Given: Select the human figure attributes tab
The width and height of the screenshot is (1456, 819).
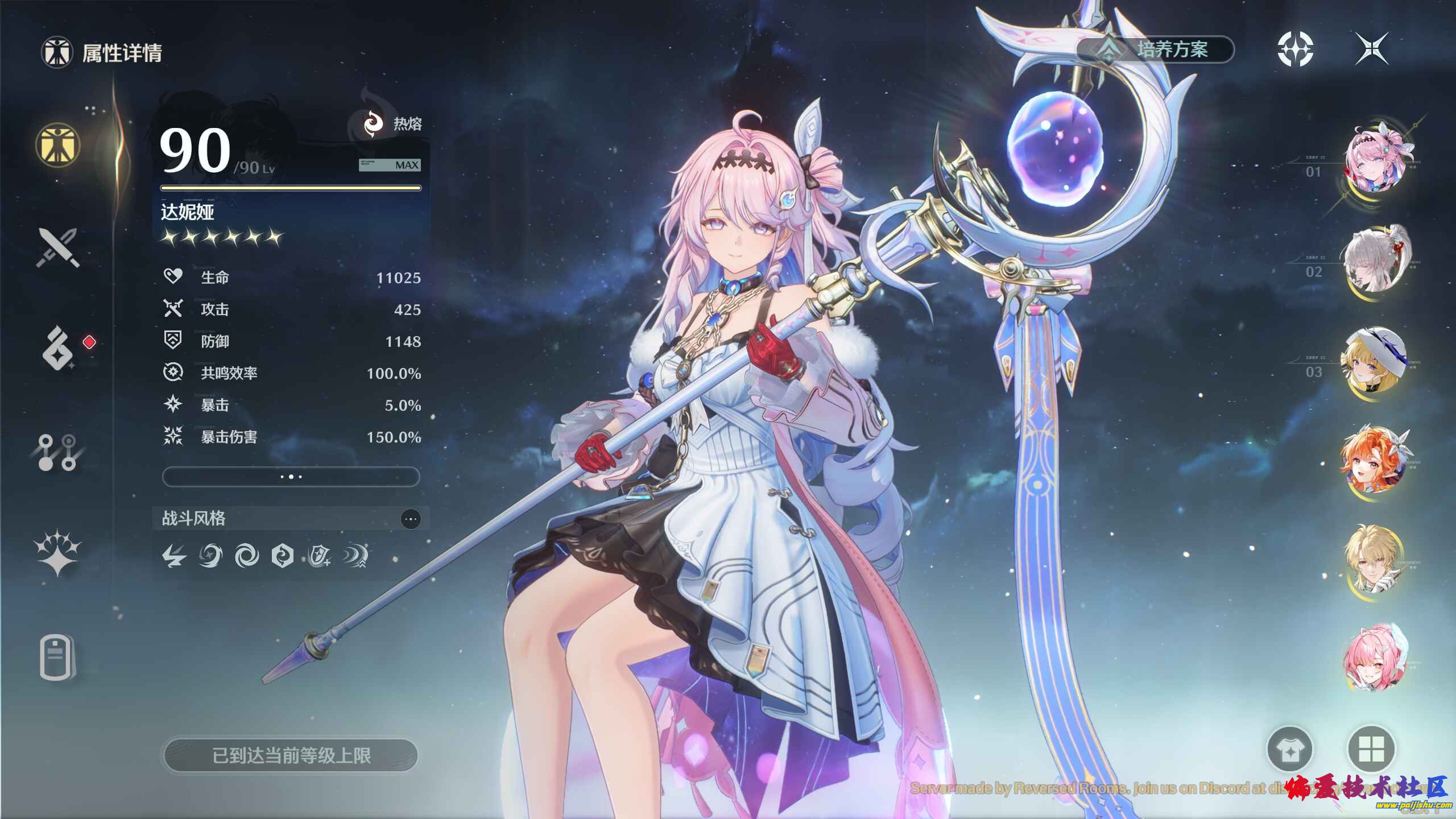Looking at the screenshot, I should pos(57,144).
